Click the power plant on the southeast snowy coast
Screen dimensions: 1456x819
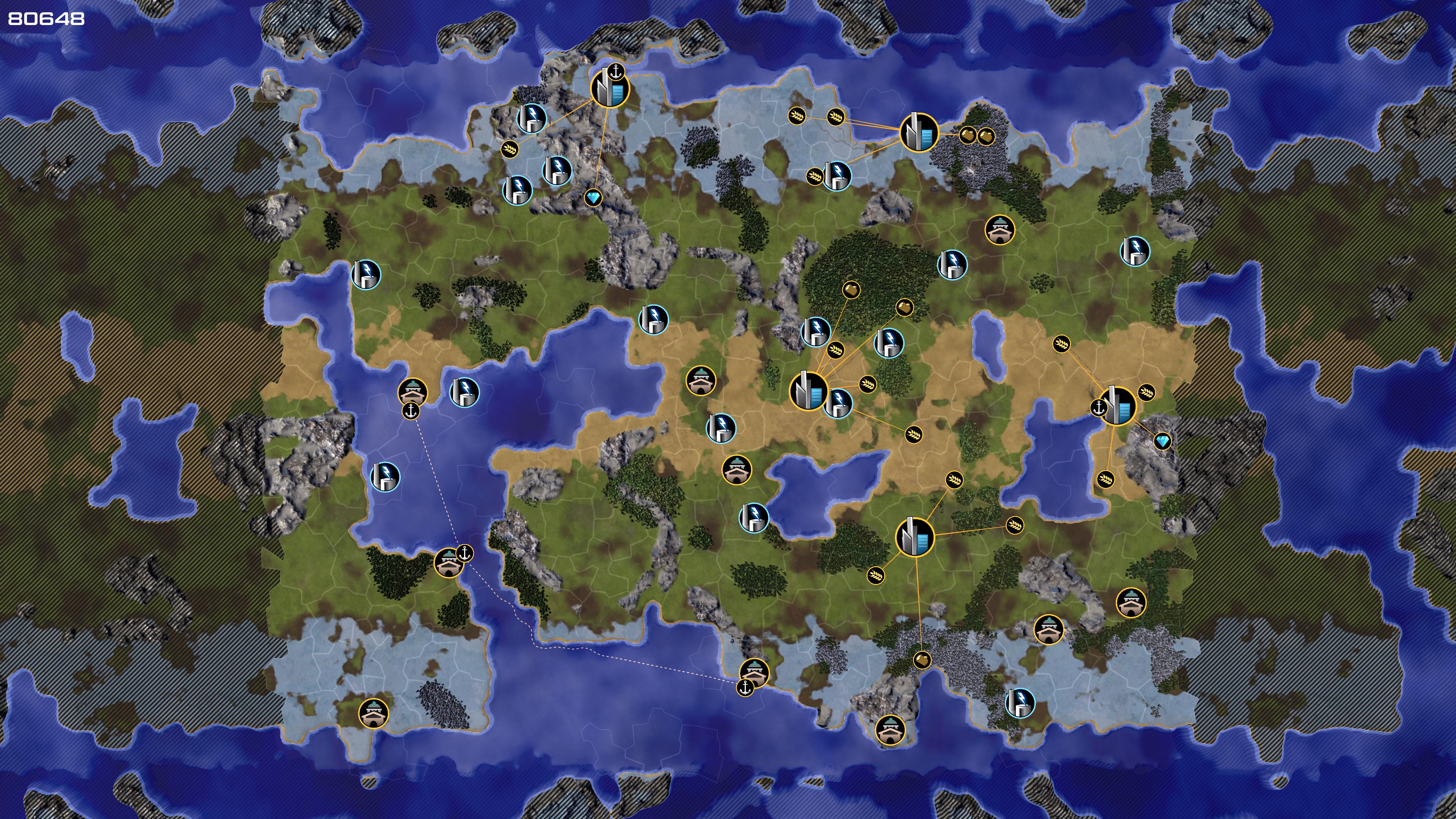(1020, 703)
